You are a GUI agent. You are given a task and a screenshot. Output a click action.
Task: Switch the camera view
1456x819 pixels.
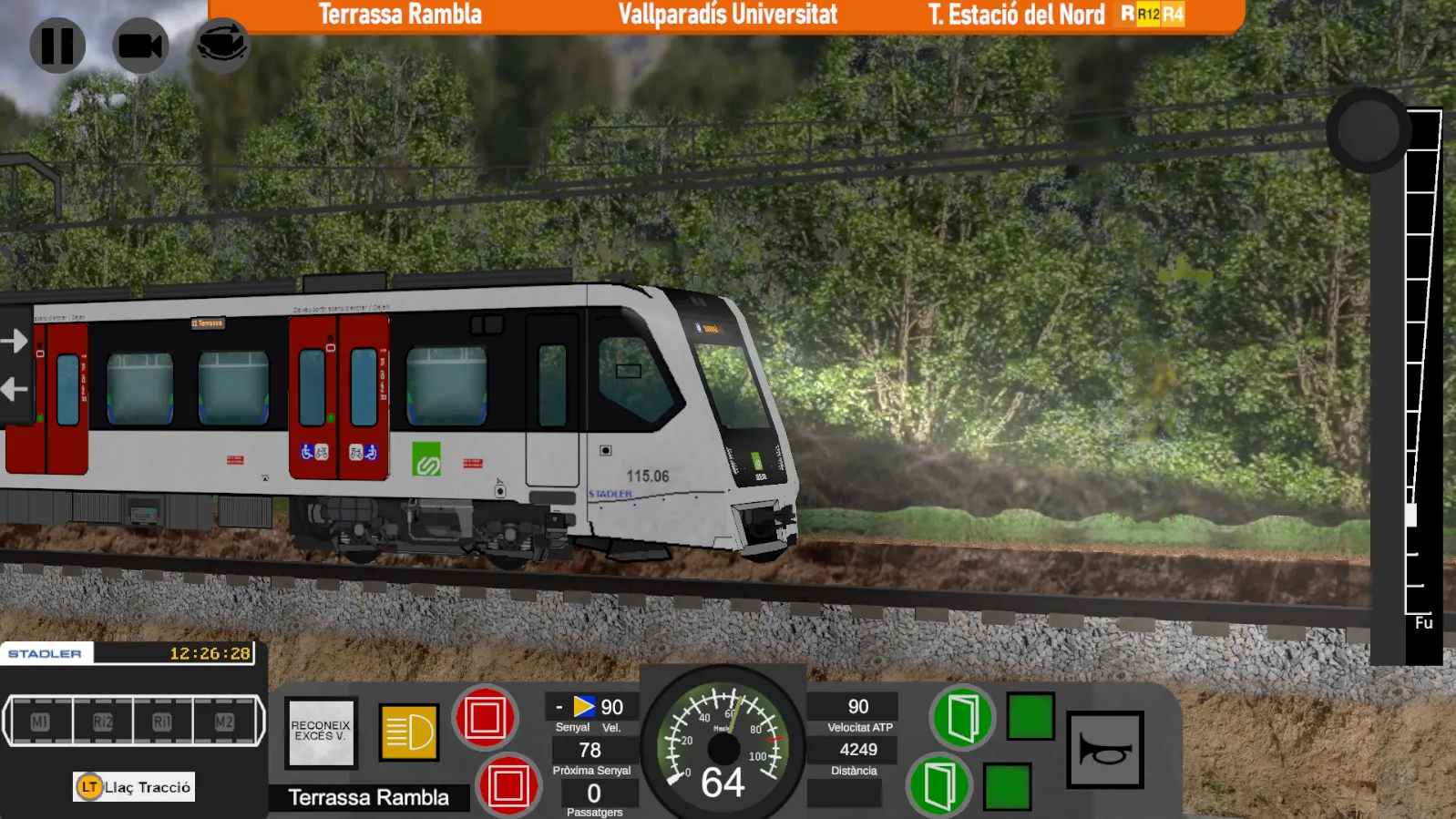[140, 46]
